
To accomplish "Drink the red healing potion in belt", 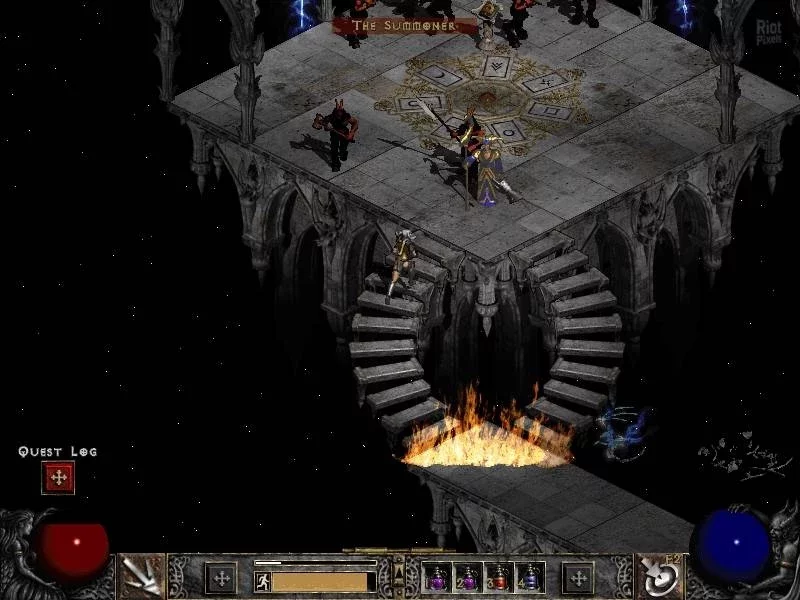I will point(499,577).
